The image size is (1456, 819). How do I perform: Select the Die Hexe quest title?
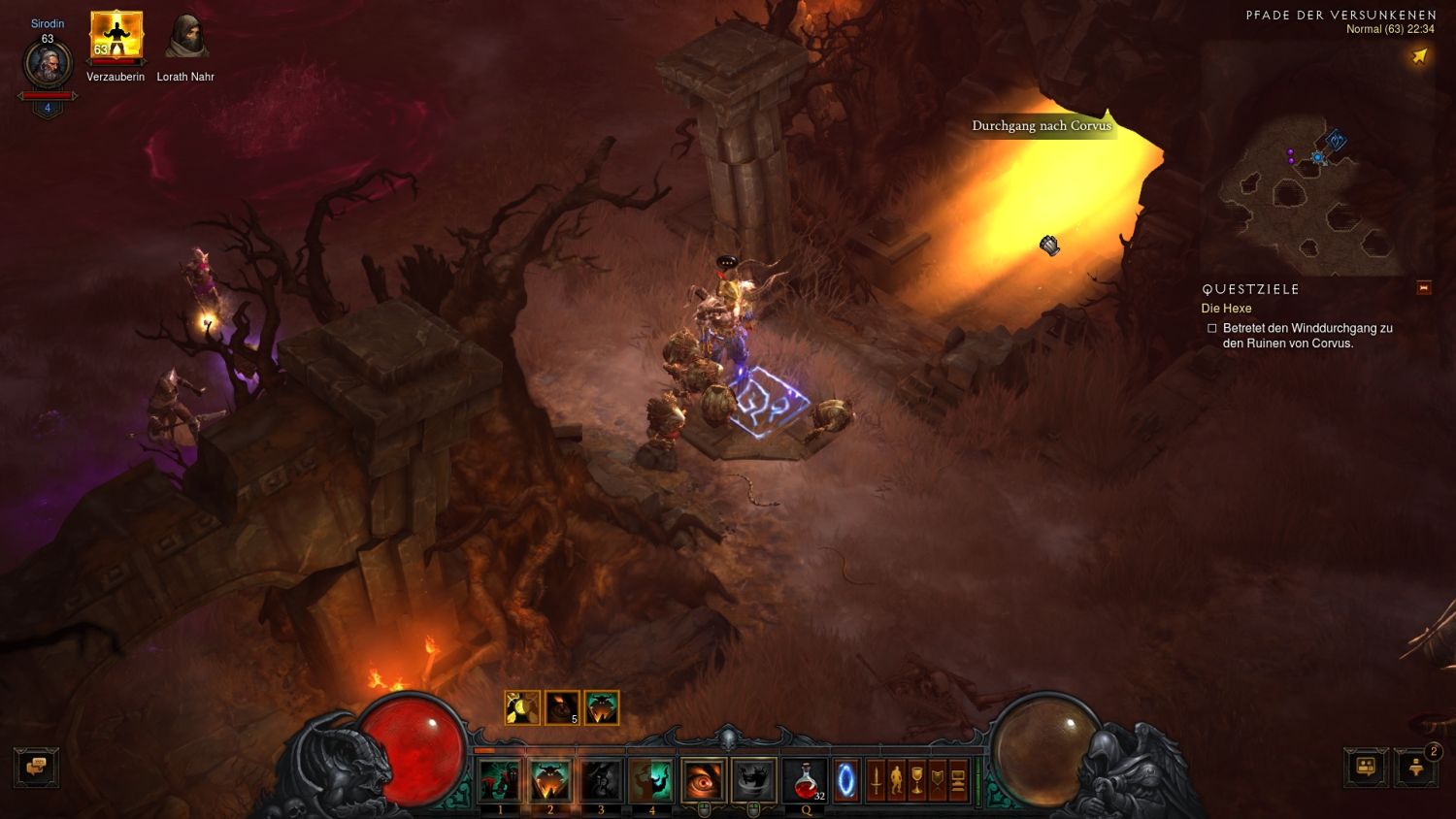click(x=1226, y=309)
